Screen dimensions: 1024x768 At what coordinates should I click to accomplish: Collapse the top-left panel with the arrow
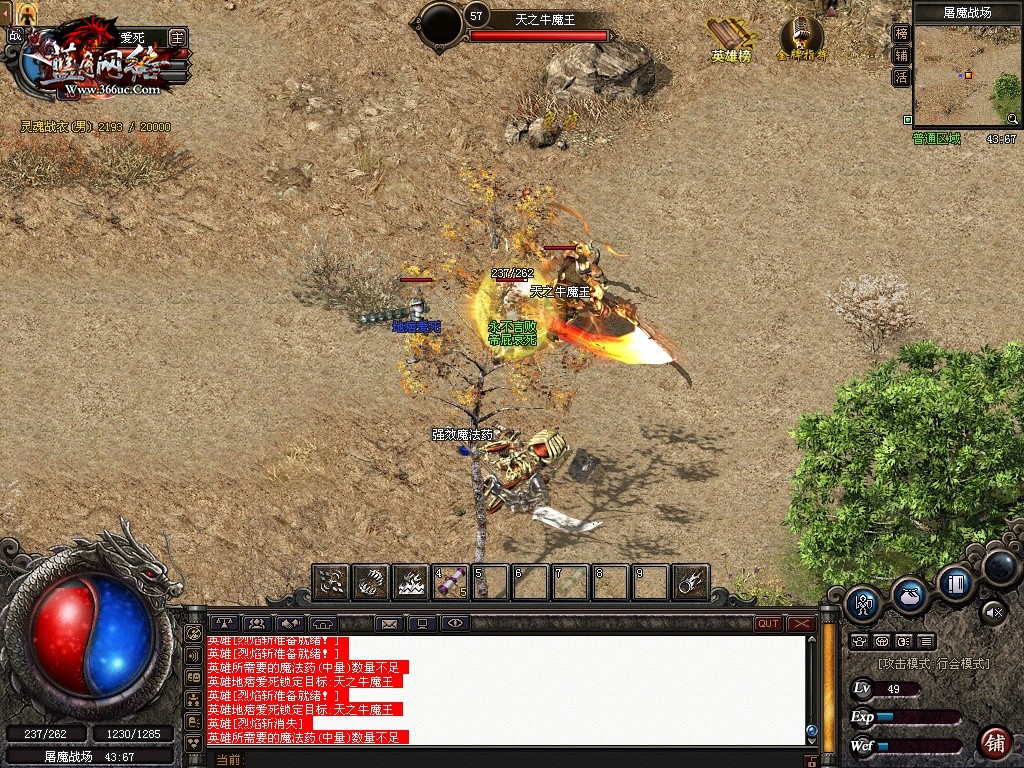coord(5,11)
